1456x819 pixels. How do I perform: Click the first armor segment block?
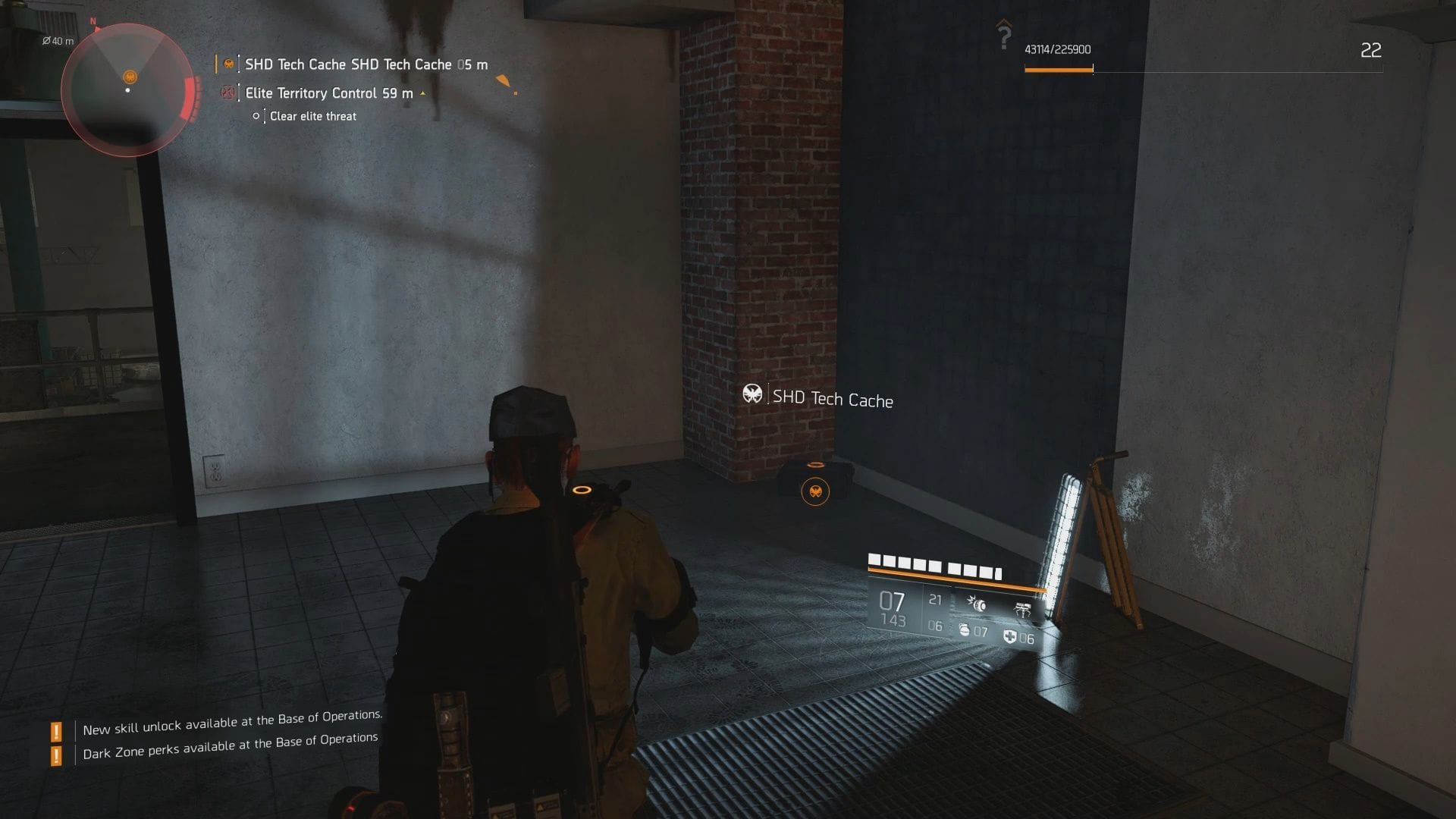[x=874, y=561]
